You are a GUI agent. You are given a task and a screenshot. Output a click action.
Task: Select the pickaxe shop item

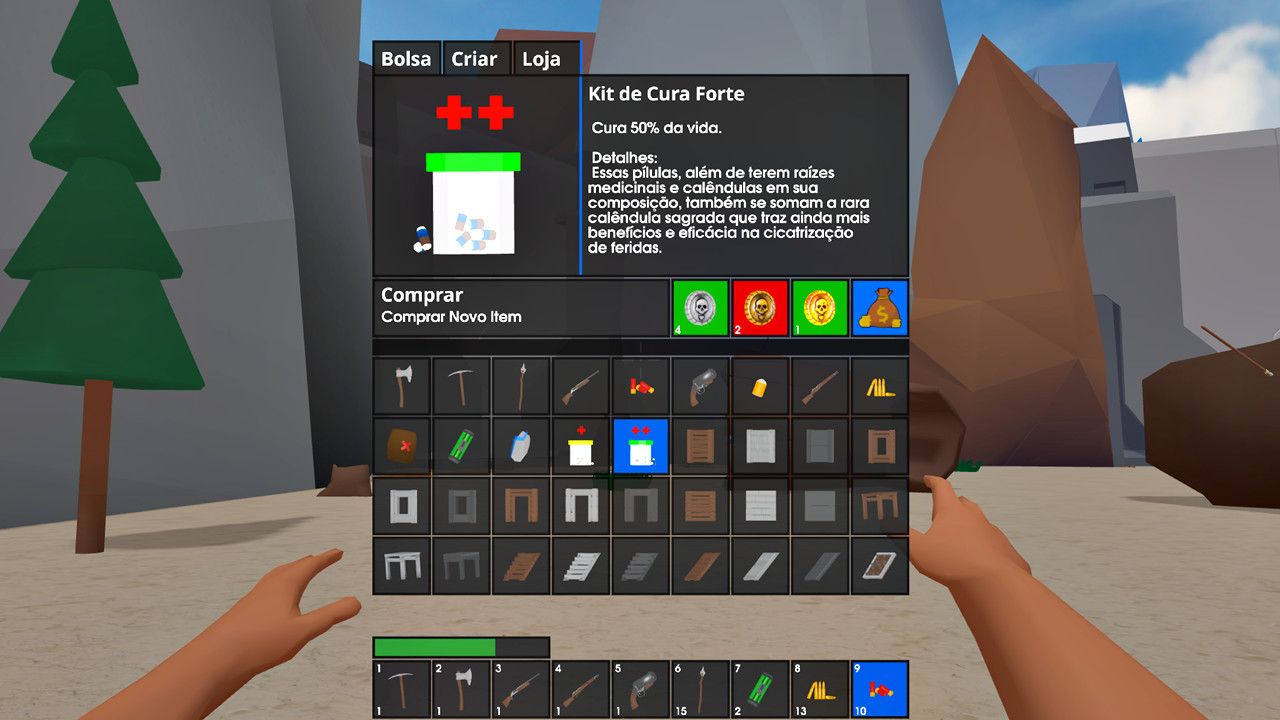click(x=461, y=386)
